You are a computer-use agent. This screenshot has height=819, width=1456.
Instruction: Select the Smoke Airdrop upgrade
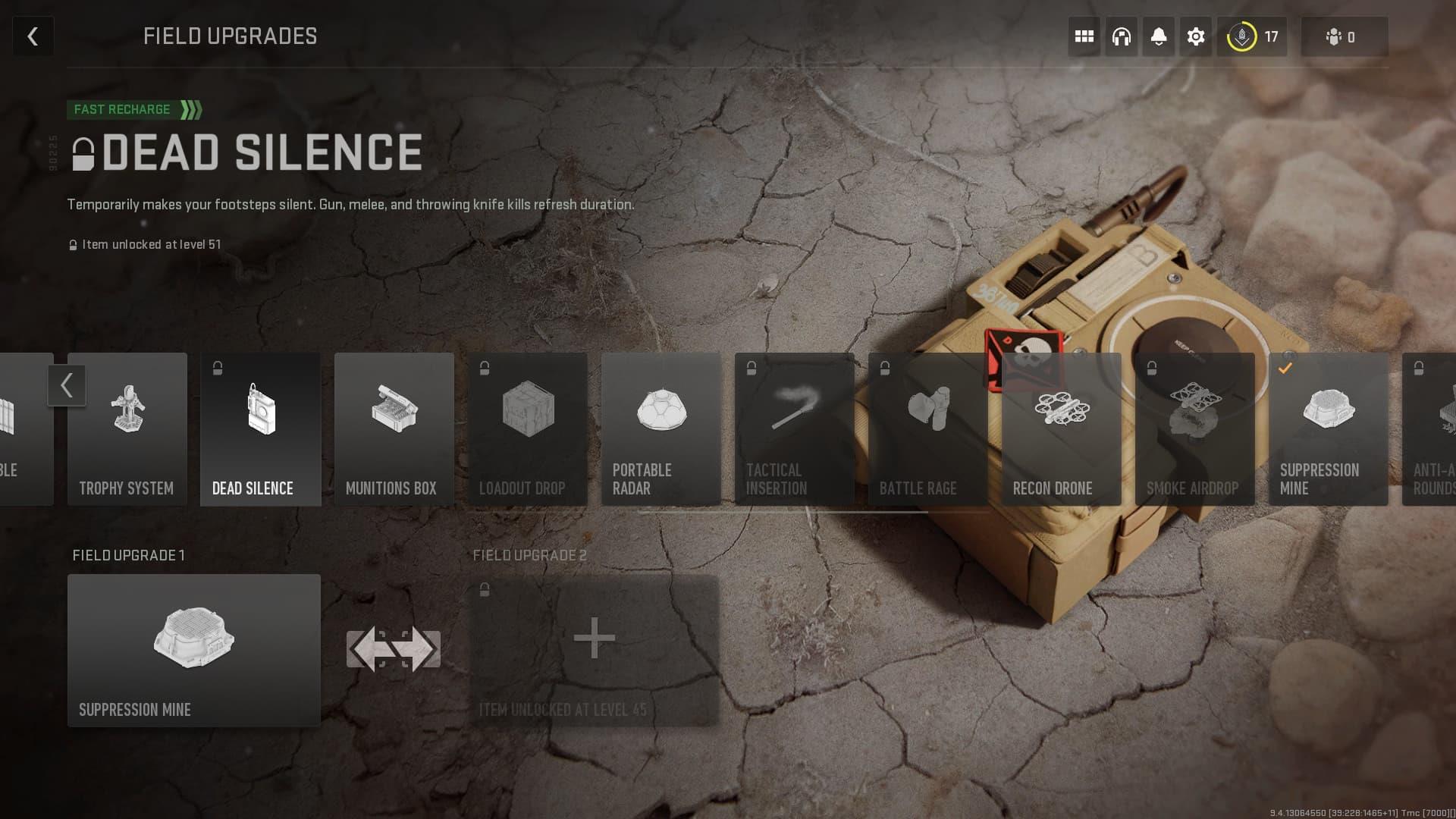tap(1195, 429)
